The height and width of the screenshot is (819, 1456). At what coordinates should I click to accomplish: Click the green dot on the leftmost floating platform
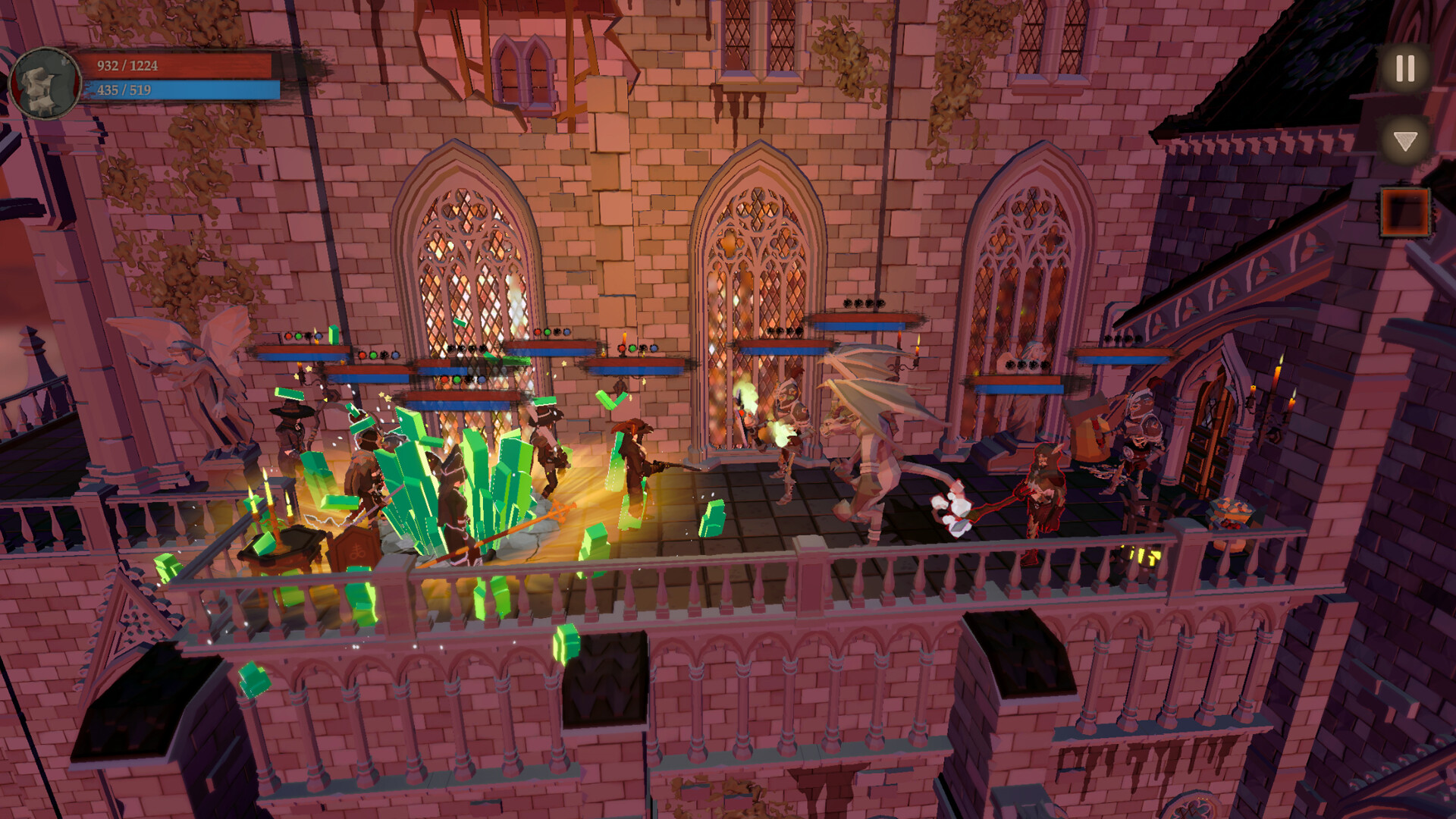point(297,335)
